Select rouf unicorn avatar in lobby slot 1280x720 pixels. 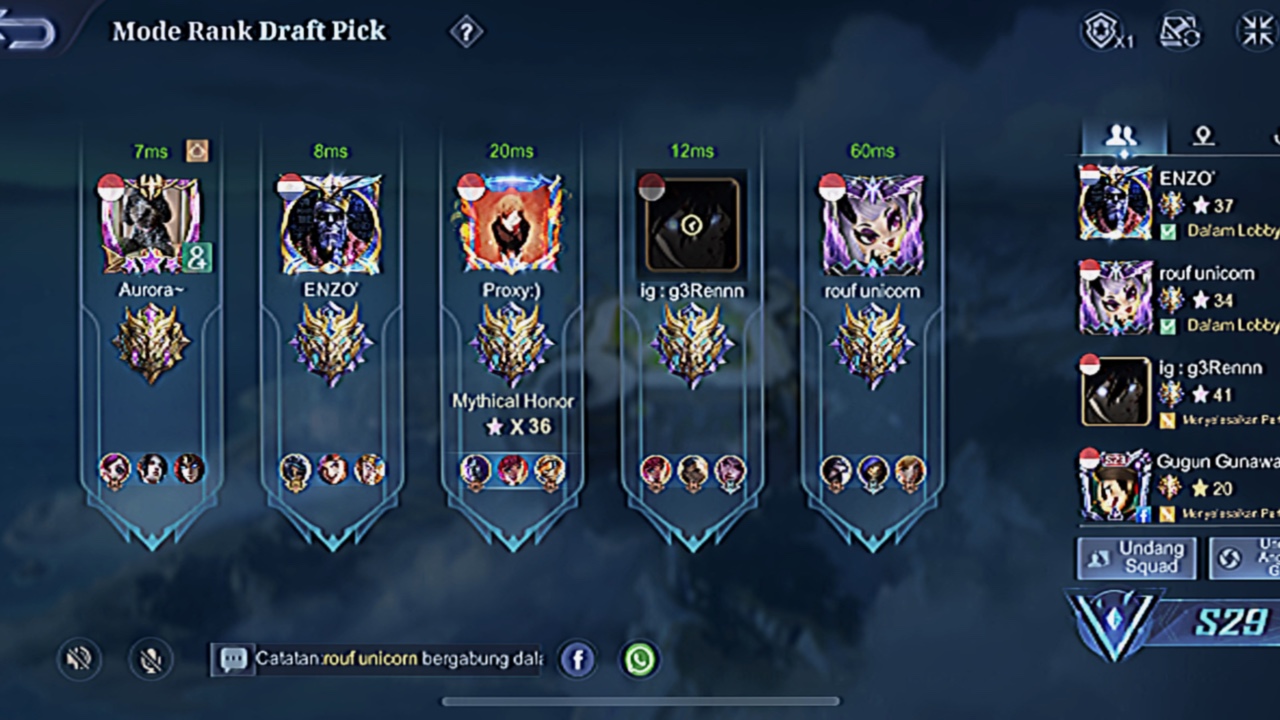click(872, 224)
